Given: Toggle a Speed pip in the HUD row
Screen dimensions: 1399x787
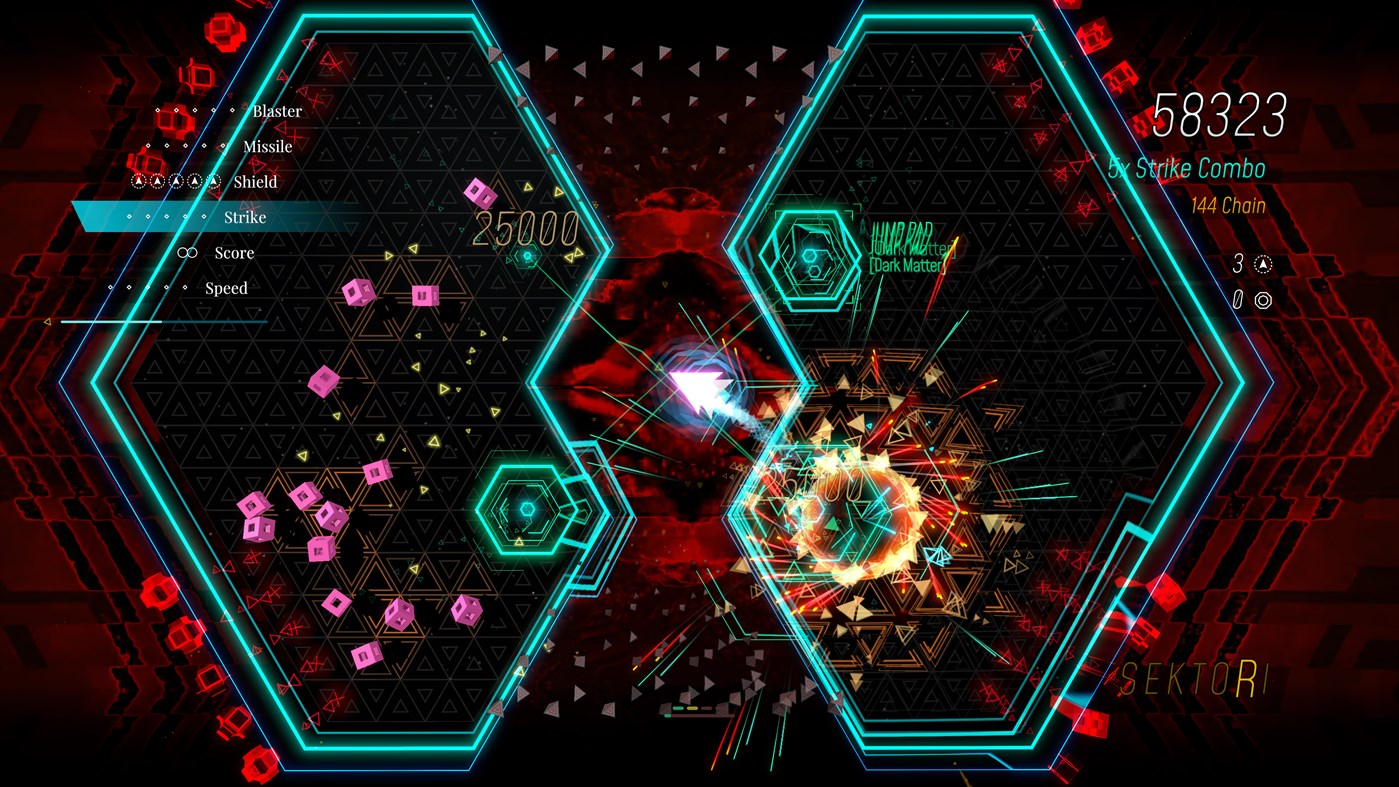Looking at the screenshot, I should (x=147, y=287).
